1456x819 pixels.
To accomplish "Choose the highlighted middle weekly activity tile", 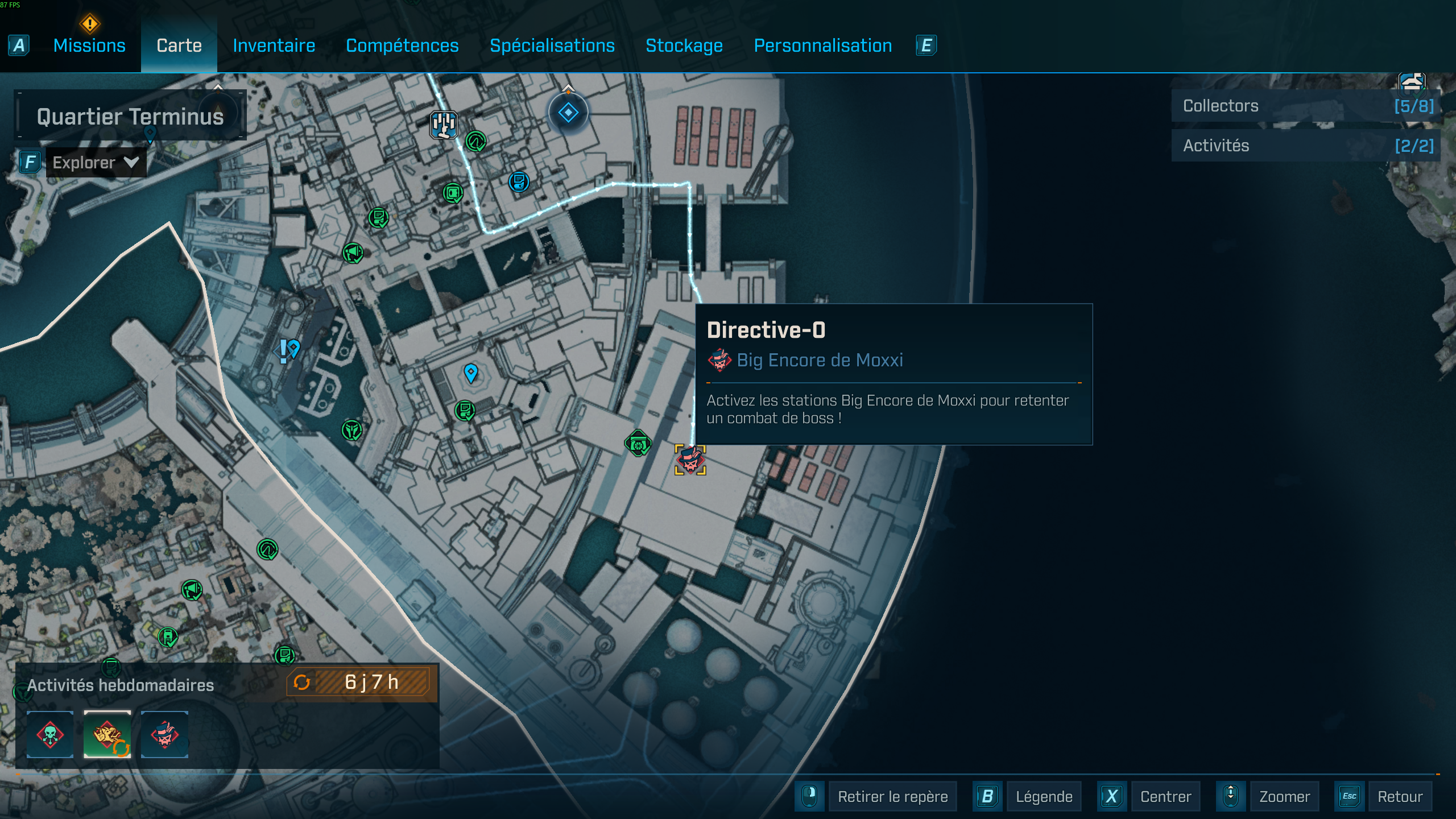I will [x=107, y=734].
